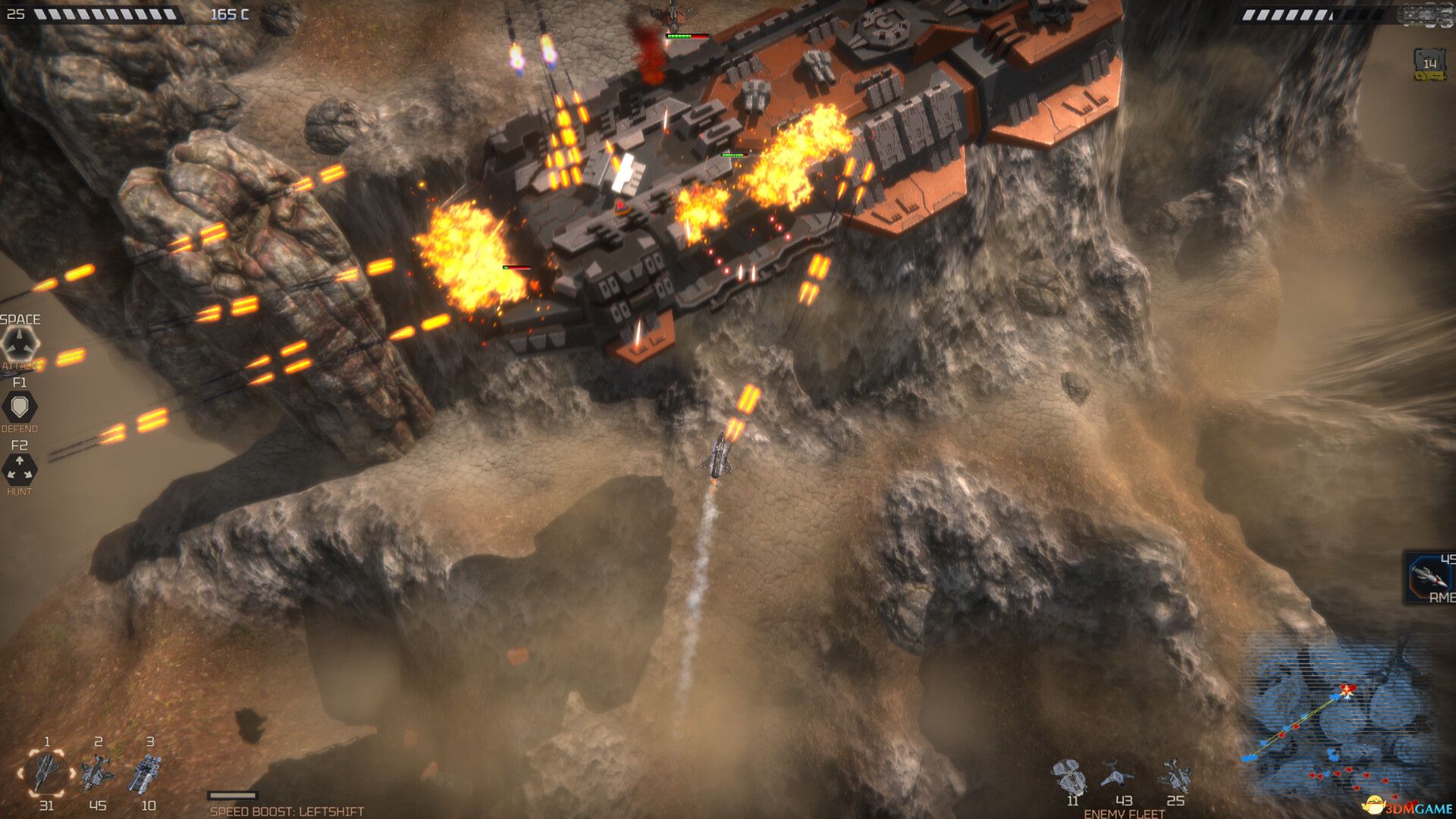Click the right chevron beside squadron 1
This screenshot has width=1456, height=819.
(x=72, y=772)
